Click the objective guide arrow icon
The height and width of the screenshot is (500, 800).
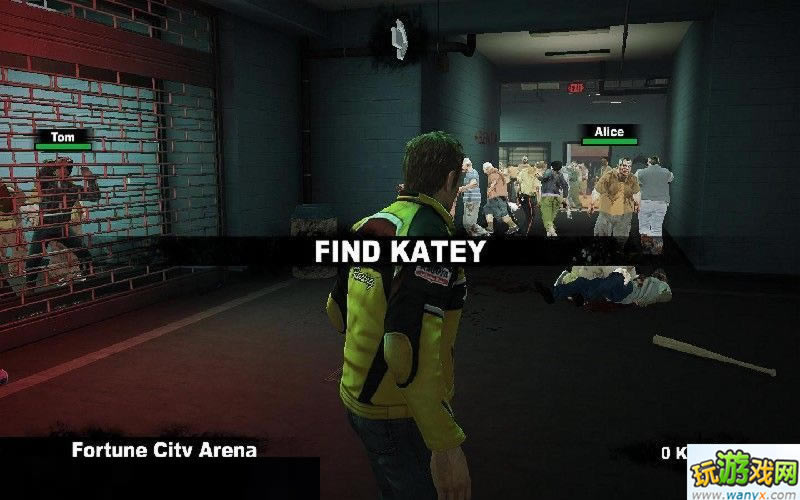click(397, 37)
